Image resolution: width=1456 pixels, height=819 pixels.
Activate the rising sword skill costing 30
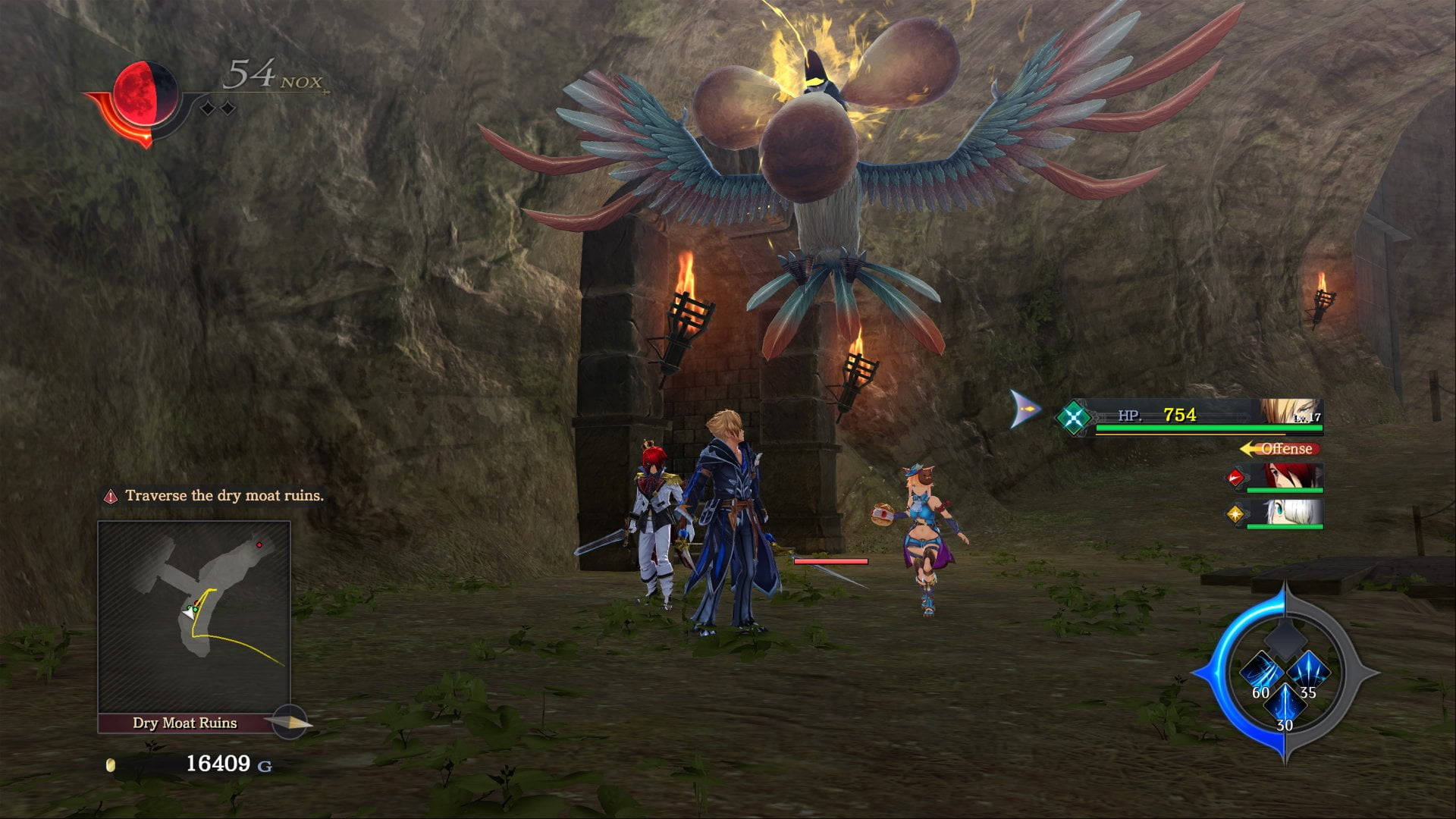(1285, 704)
